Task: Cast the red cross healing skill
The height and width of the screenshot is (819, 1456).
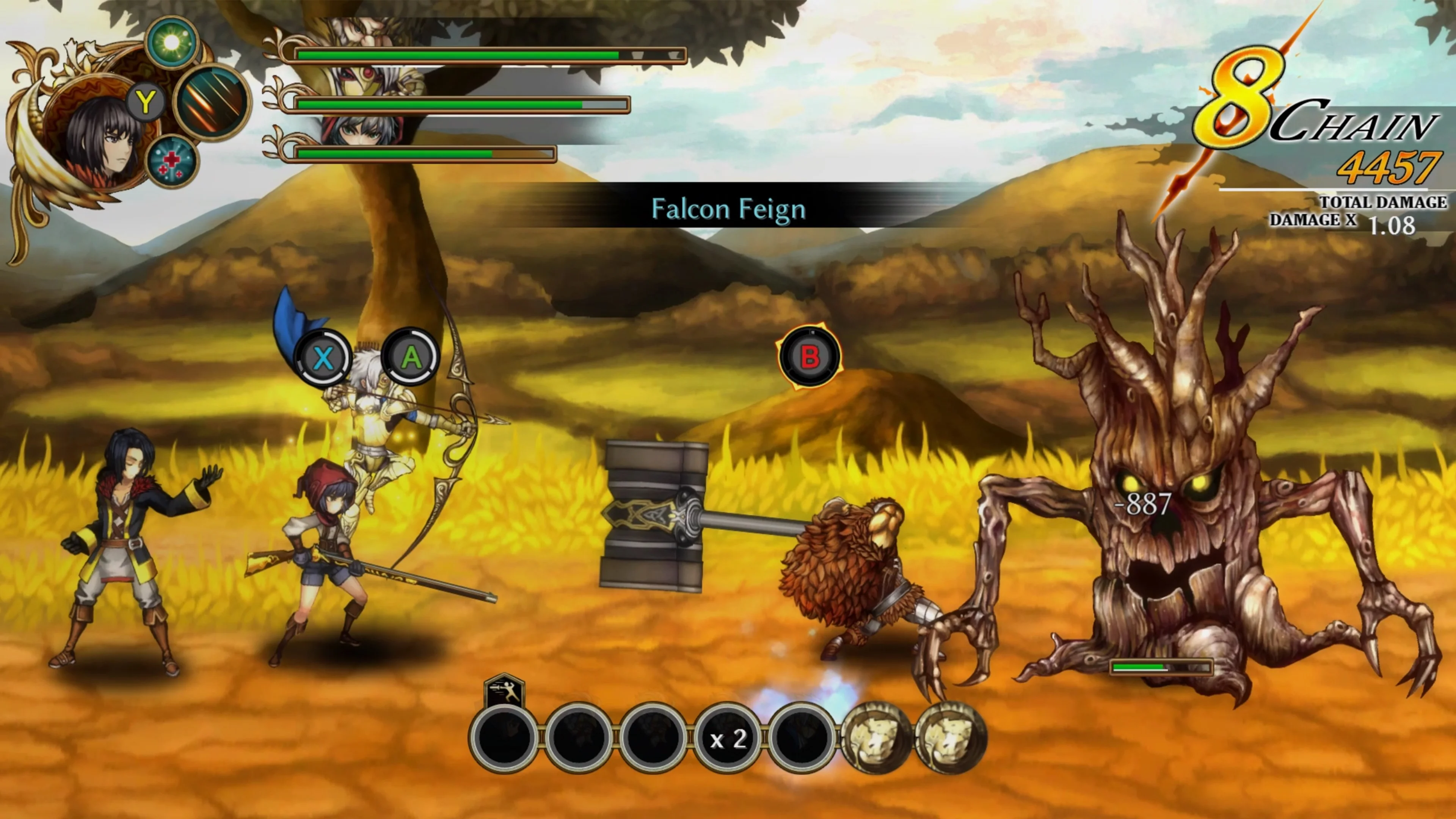Action: click(x=172, y=161)
